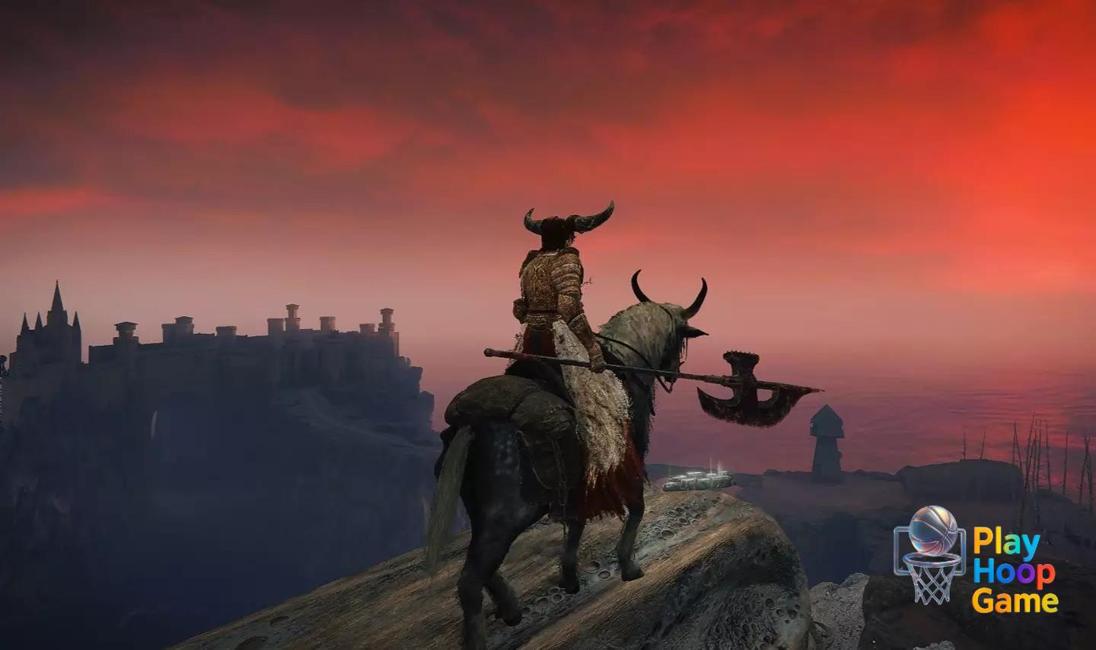This screenshot has width=1096, height=650.
Task: Click the Play Hoop Game logo
Action: [975, 559]
